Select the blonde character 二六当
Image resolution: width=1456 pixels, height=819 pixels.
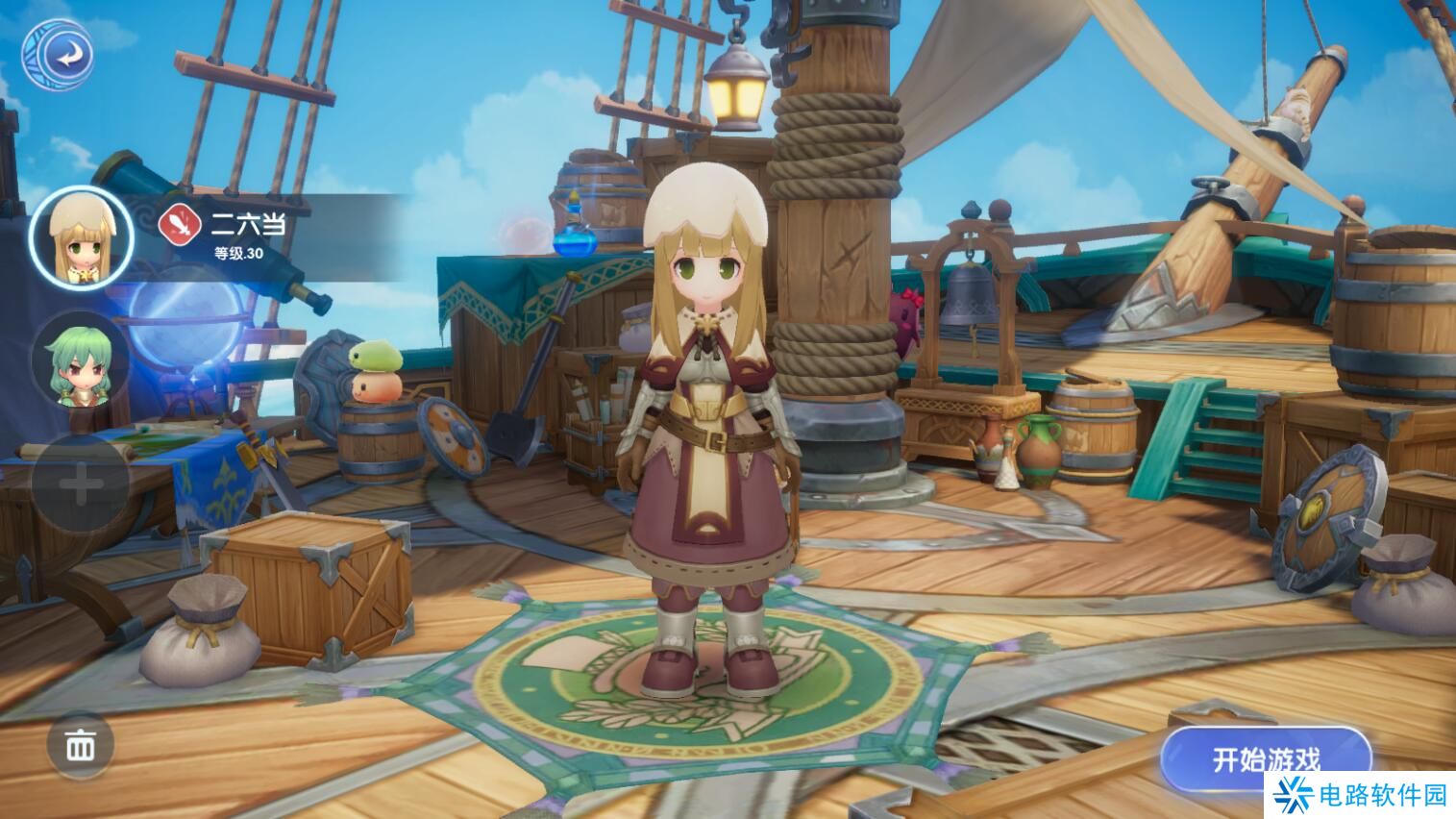coord(81,236)
